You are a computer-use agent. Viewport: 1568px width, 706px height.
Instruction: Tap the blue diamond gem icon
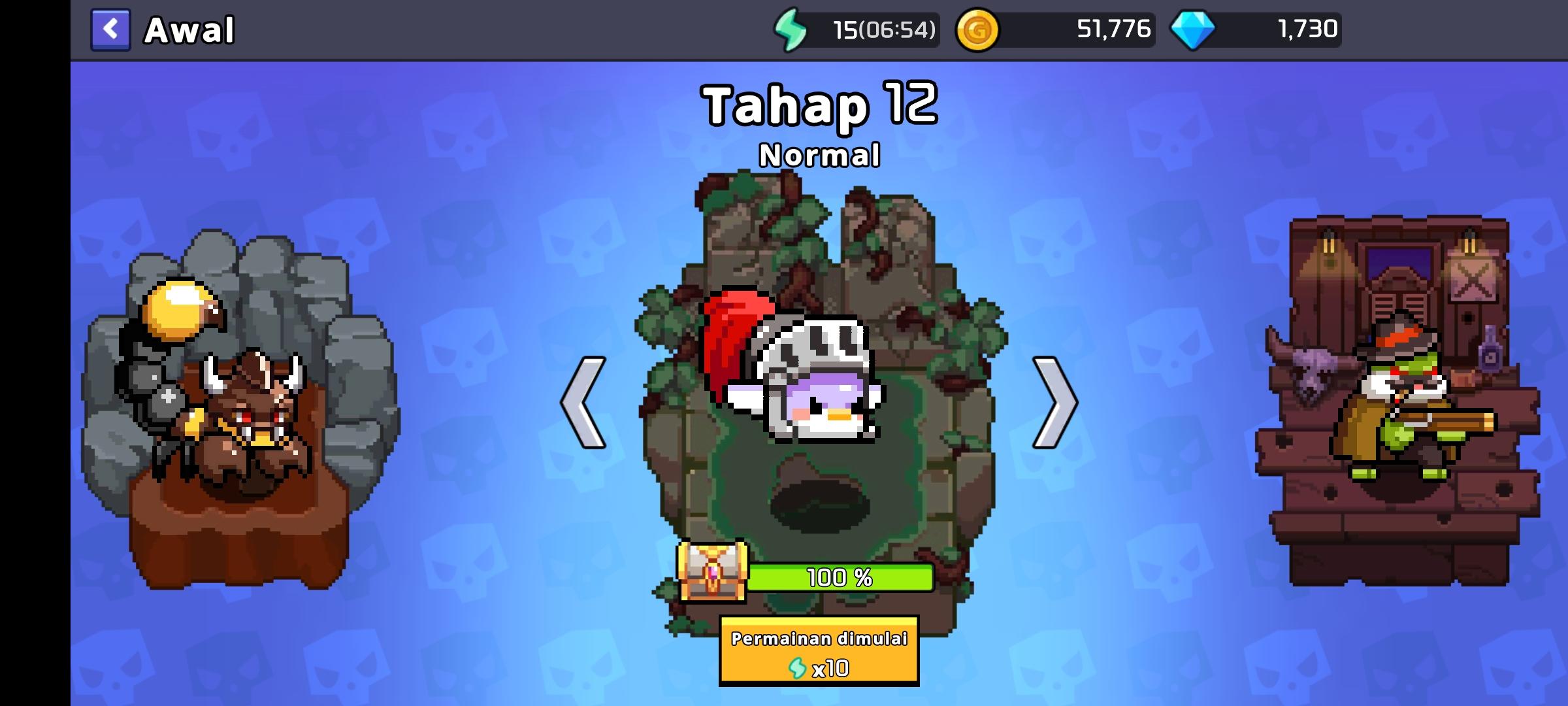coord(1194,29)
